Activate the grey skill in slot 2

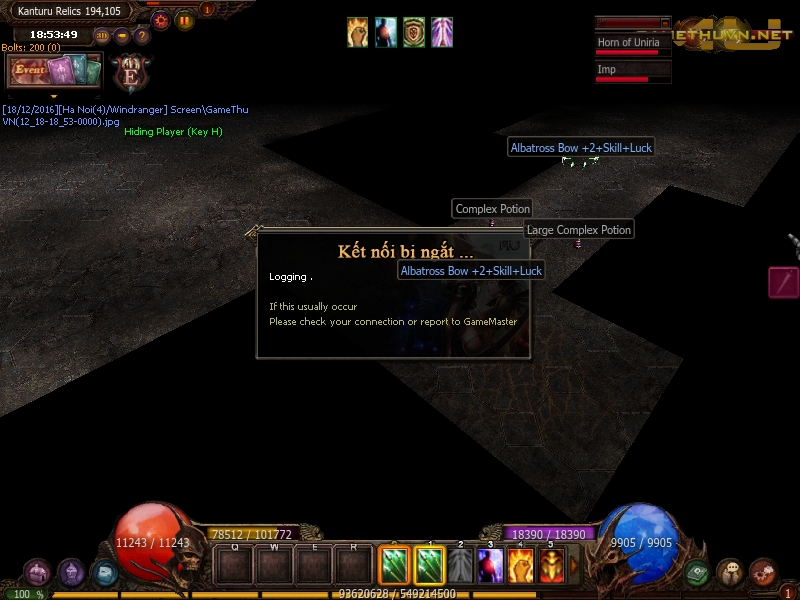460,567
